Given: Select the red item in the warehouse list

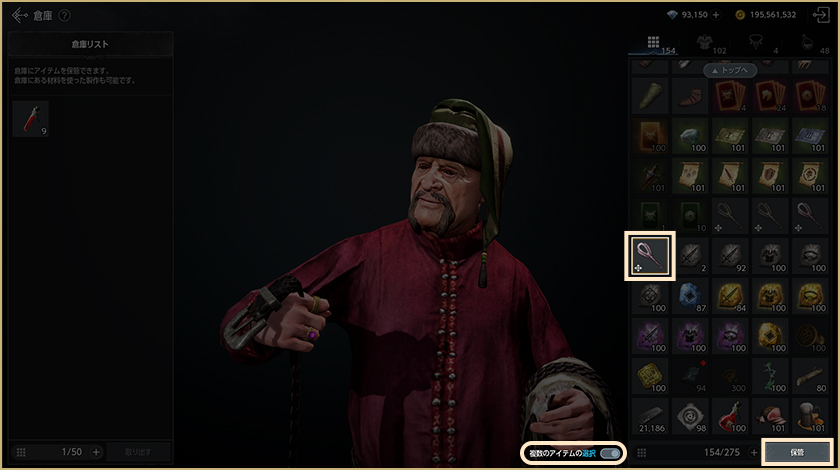Looking at the screenshot, I should click(x=29, y=118).
